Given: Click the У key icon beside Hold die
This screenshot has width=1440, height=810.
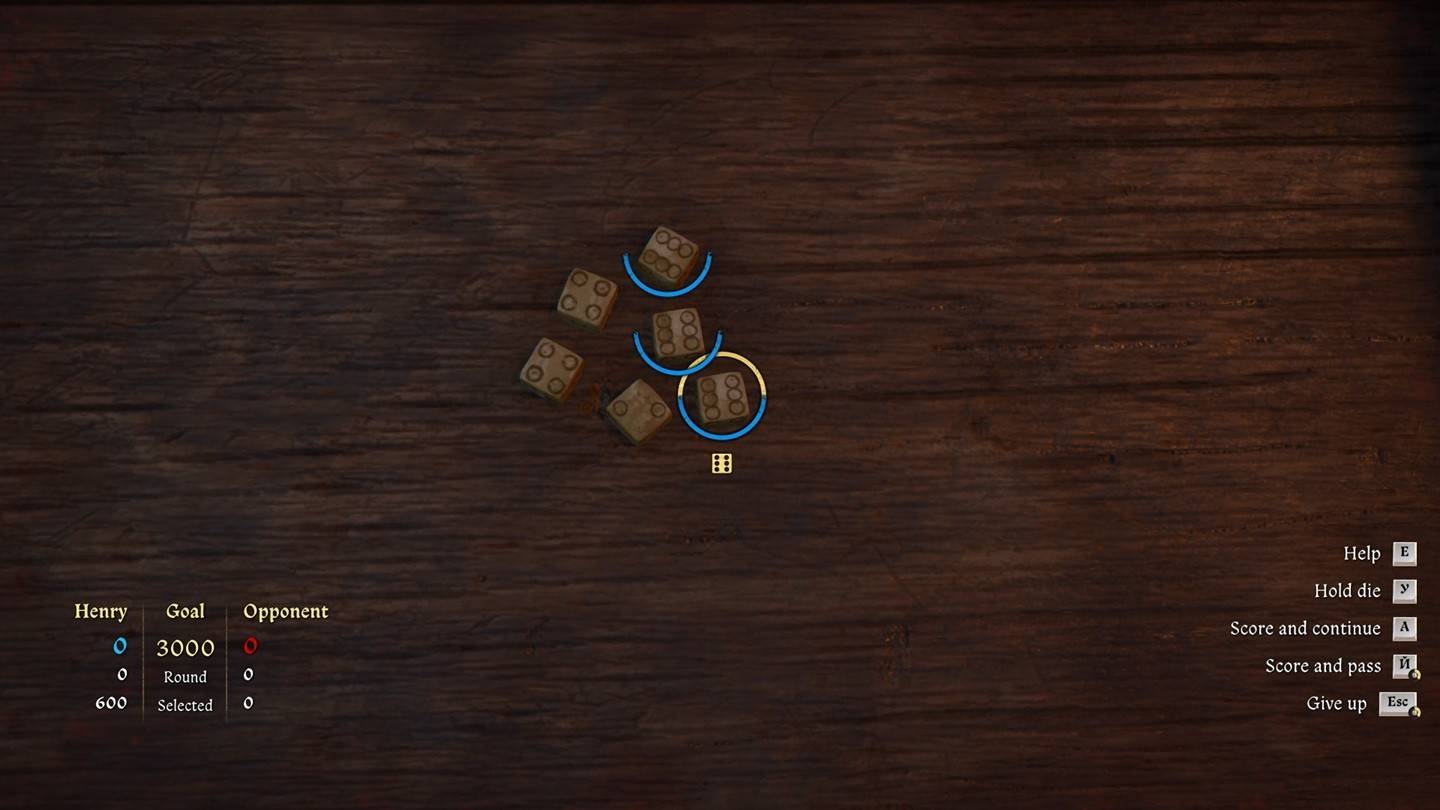Looking at the screenshot, I should coord(1404,590).
